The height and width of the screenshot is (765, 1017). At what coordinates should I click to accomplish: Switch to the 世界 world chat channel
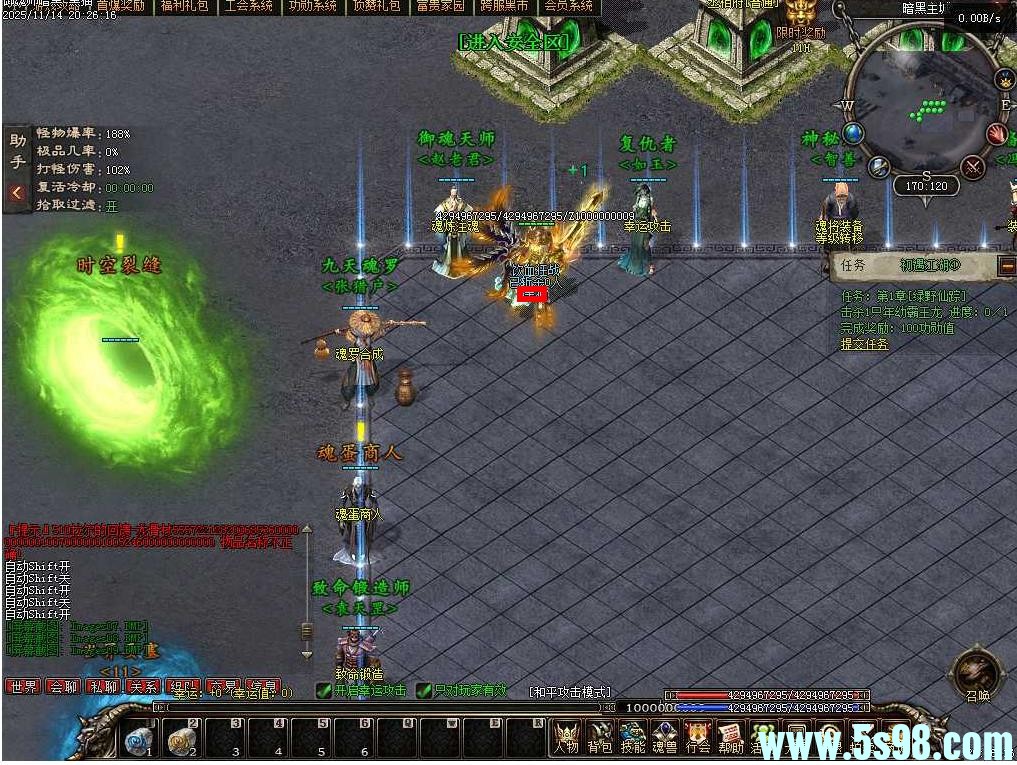coord(23,687)
